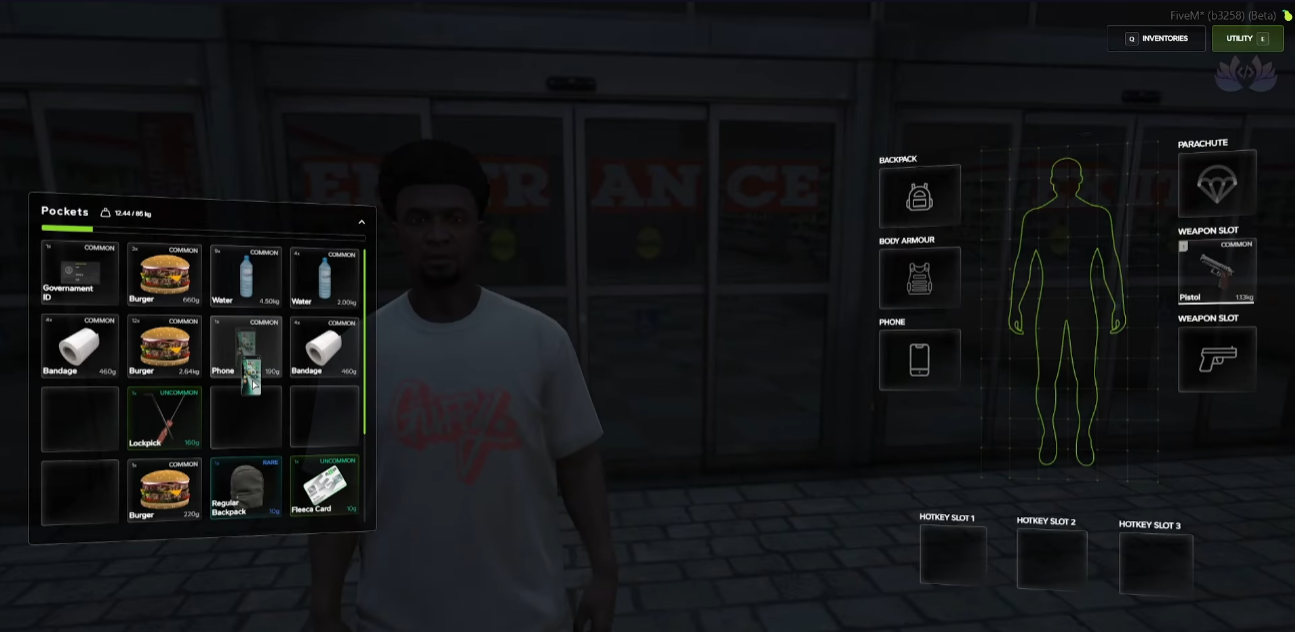This screenshot has width=1295, height=632.
Task: Select the Lockpick item
Action: [x=165, y=418]
